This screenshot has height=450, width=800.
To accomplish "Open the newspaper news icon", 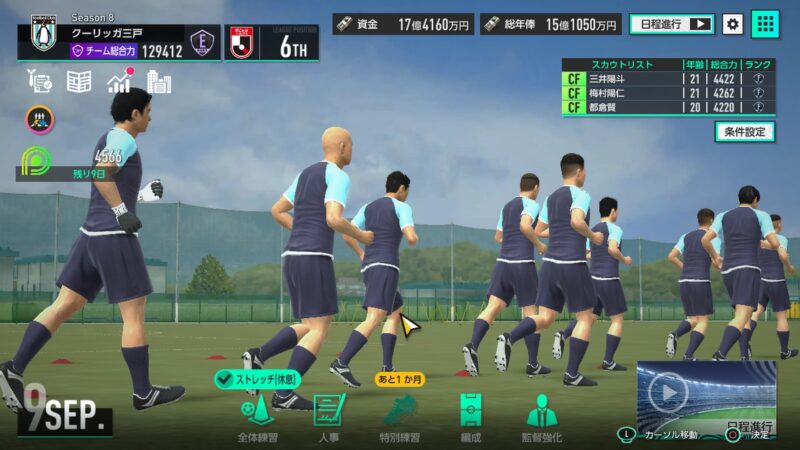I will click(x=79, y=82).
